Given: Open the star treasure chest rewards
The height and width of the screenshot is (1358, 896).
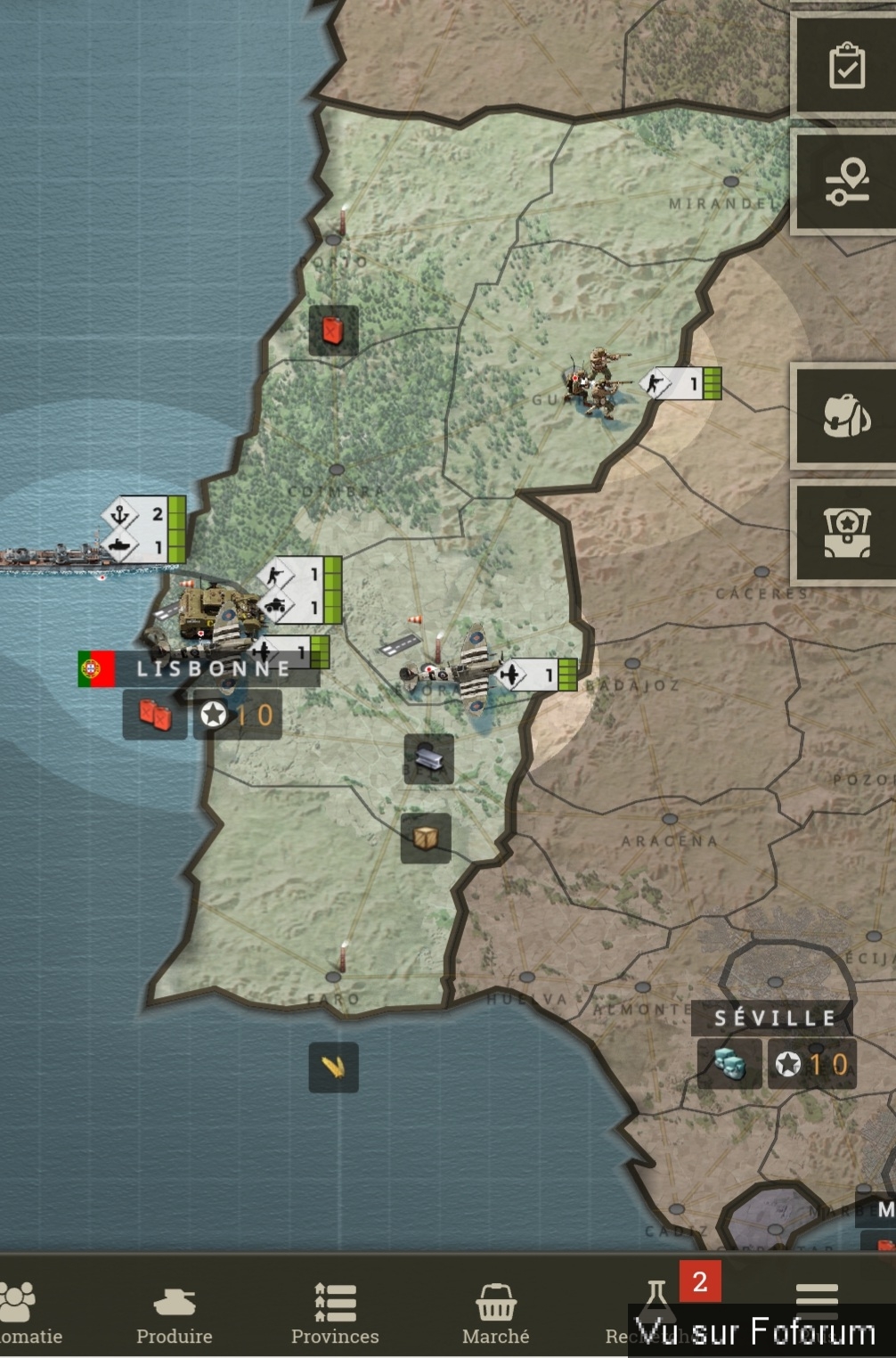Looking at the screenshot, I should [846, 533].
